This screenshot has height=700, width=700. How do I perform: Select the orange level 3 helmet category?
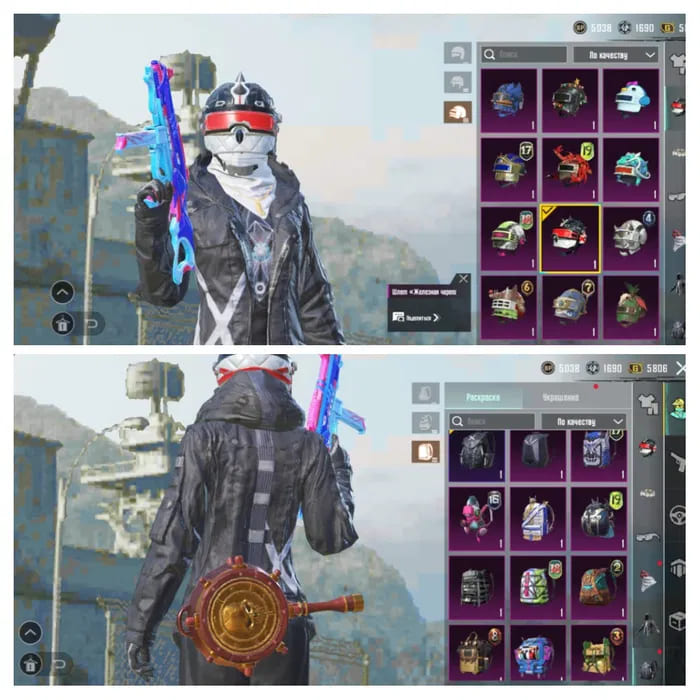(x=458, y=111)
